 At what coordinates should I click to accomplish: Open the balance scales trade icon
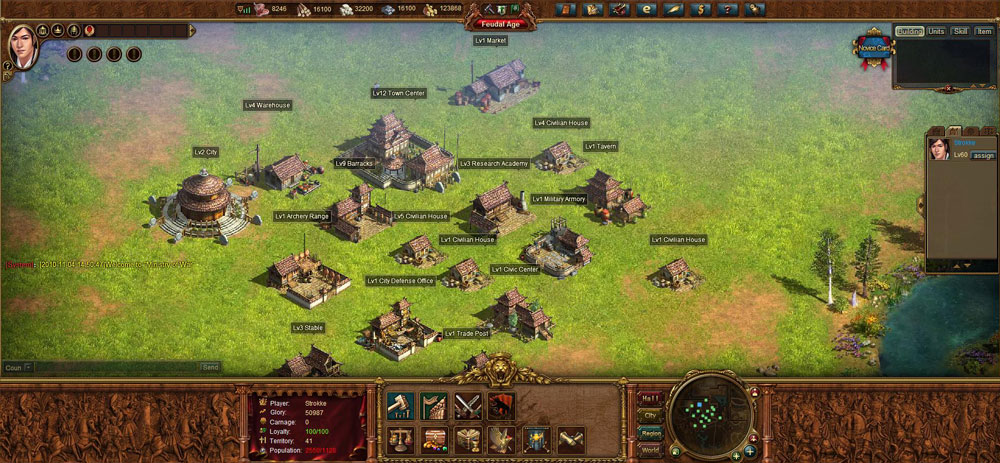click(x=400, y=439)
